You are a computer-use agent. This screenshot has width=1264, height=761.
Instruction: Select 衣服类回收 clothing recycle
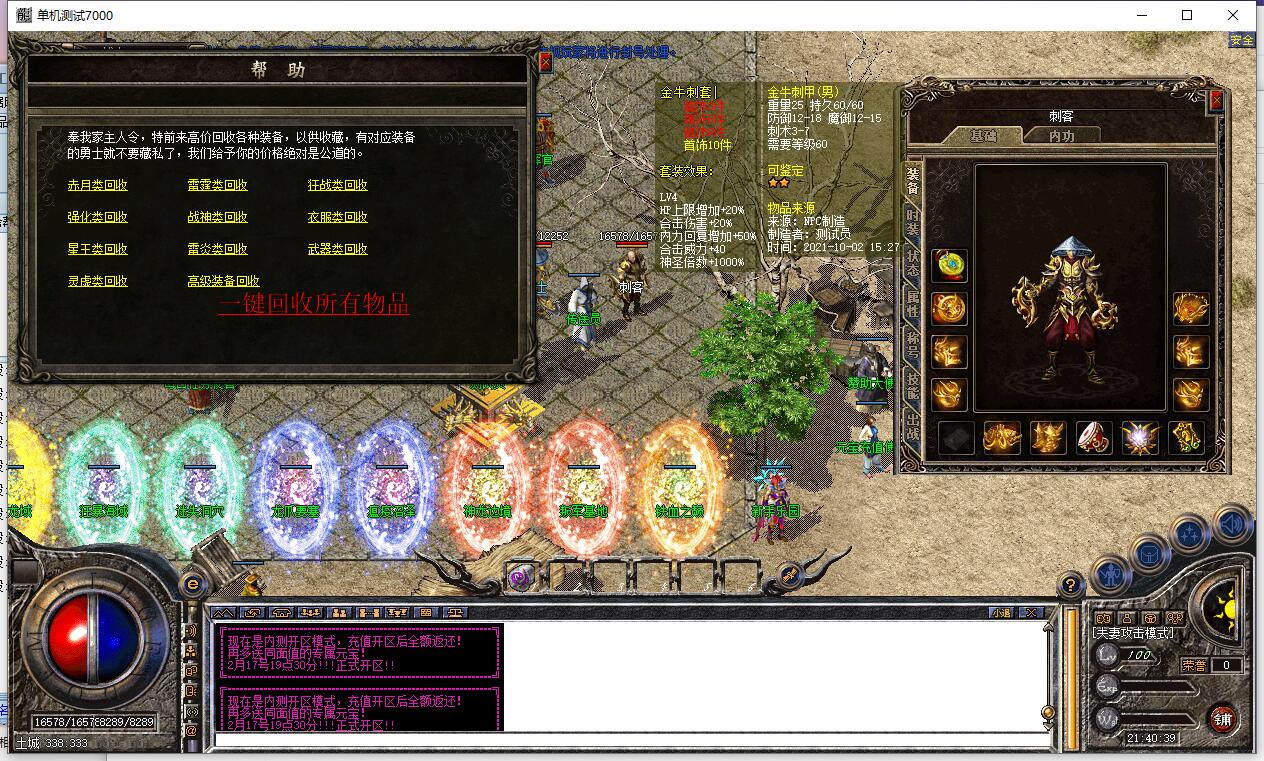(x=337, y=217)
